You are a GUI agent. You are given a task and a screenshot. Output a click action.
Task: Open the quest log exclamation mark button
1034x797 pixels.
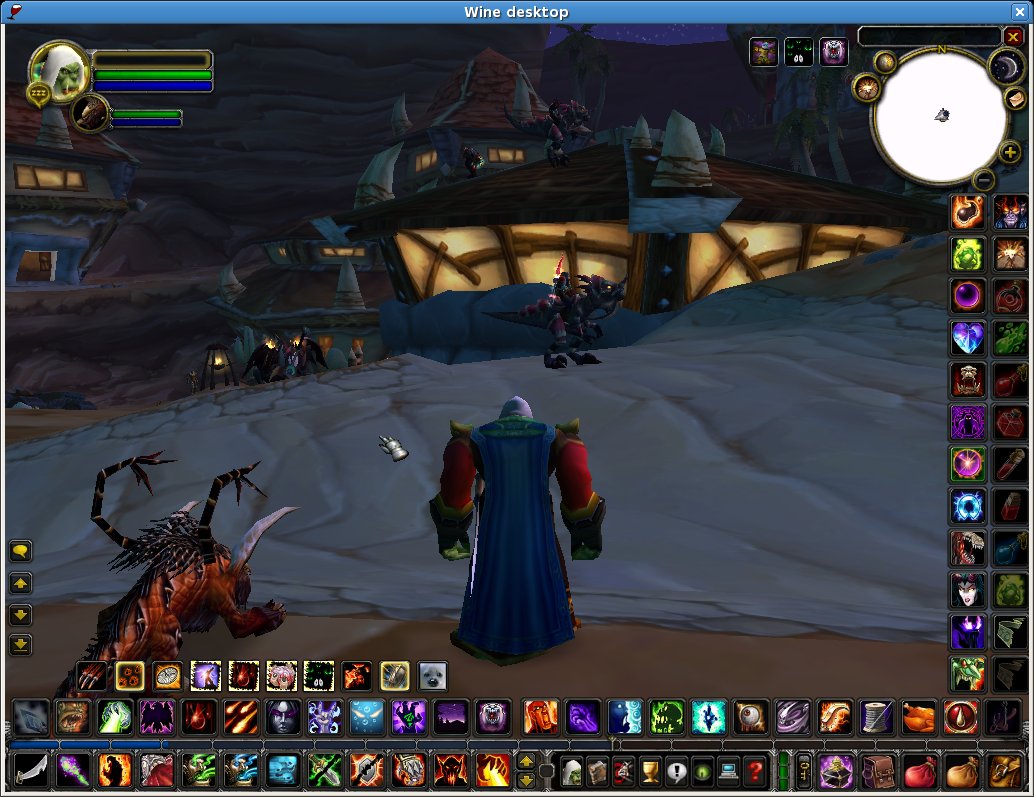tap(677, 772)
